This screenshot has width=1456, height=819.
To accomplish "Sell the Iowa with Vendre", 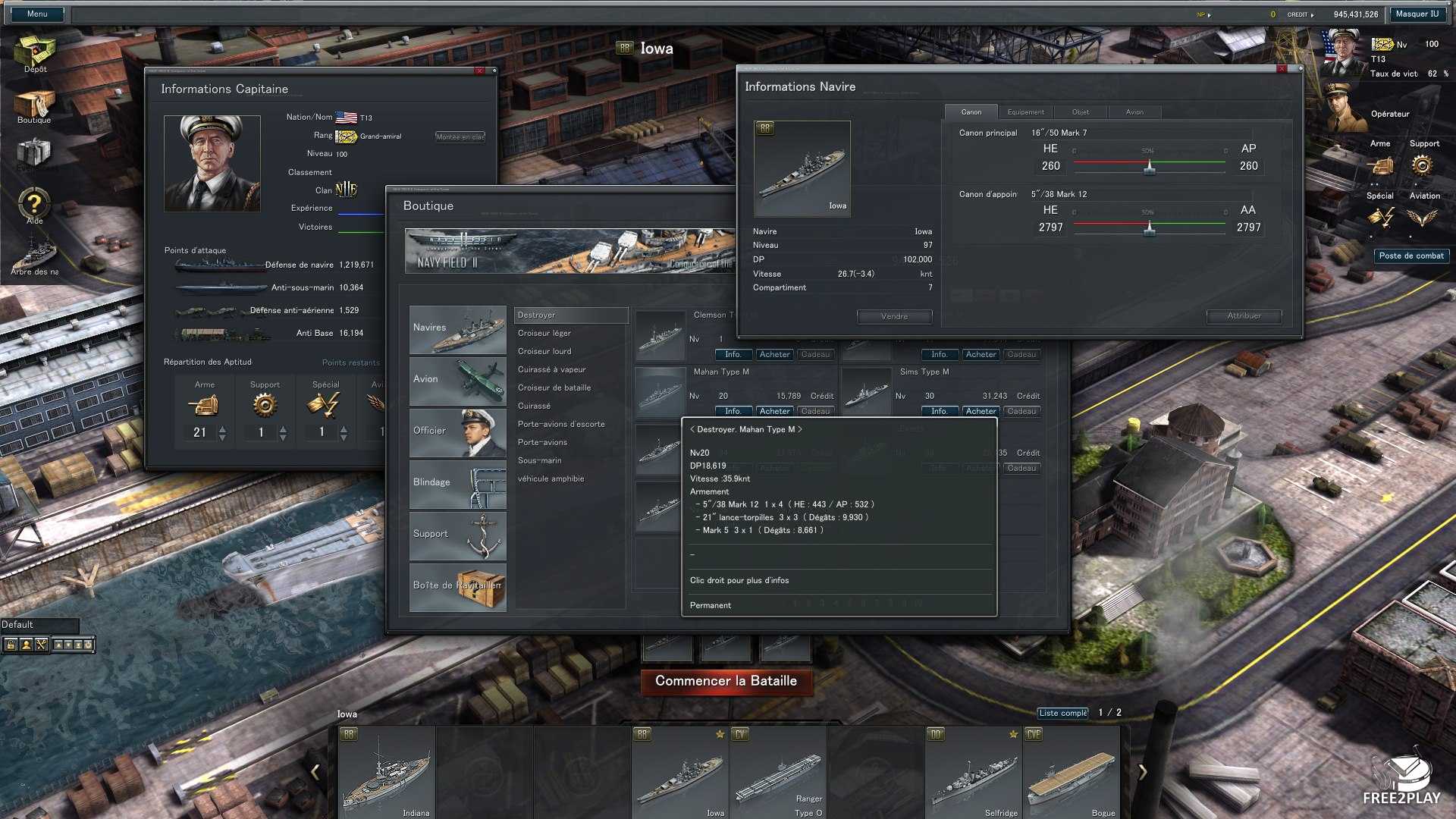I will pyautogui.click(x=894, y=316).
